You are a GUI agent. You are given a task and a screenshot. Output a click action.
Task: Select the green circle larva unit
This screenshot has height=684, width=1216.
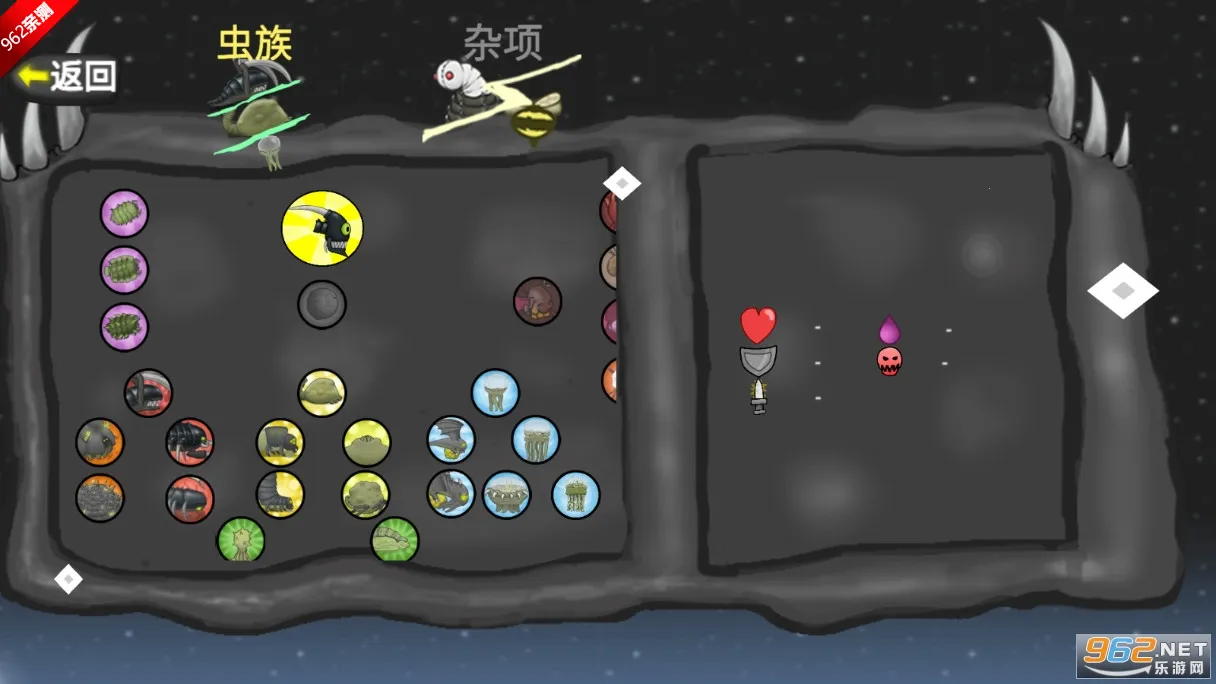(395, 540)
